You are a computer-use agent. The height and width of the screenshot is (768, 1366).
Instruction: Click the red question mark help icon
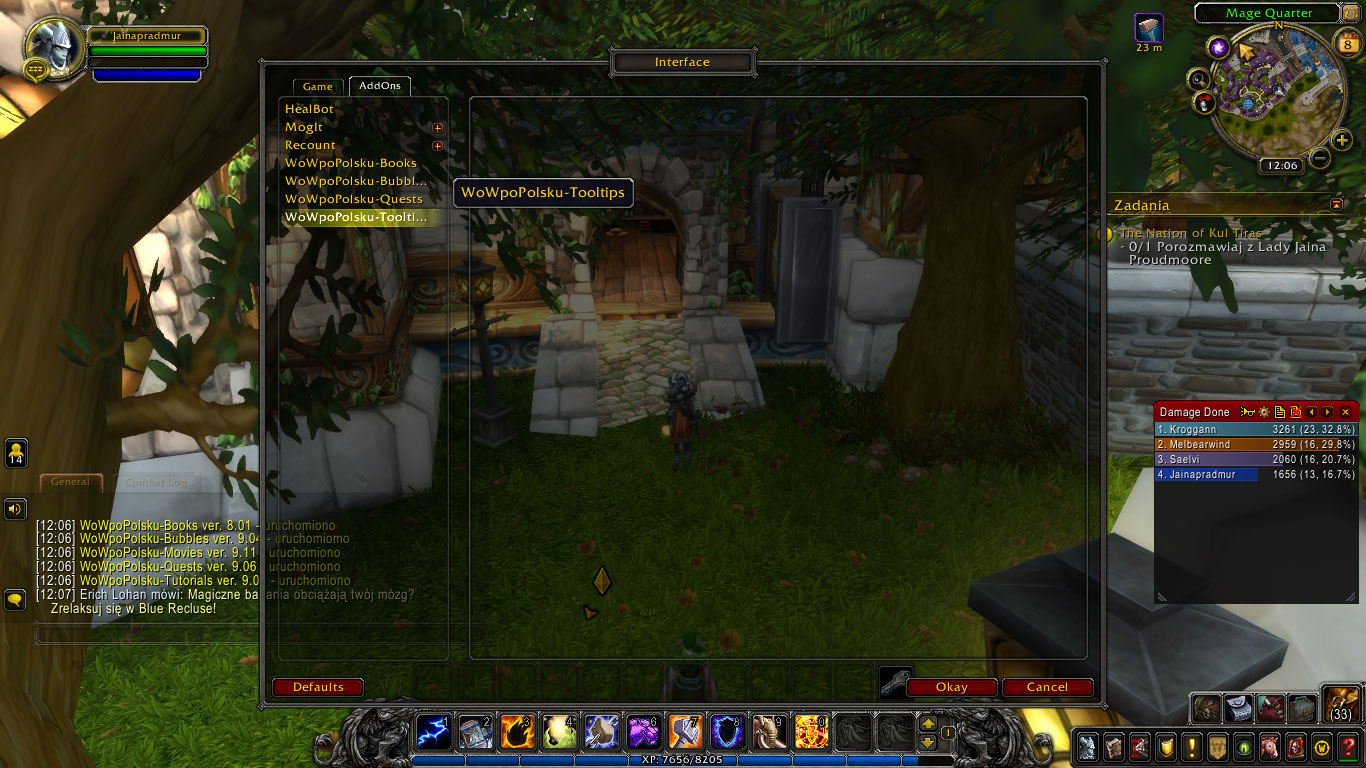(1347, 747)
